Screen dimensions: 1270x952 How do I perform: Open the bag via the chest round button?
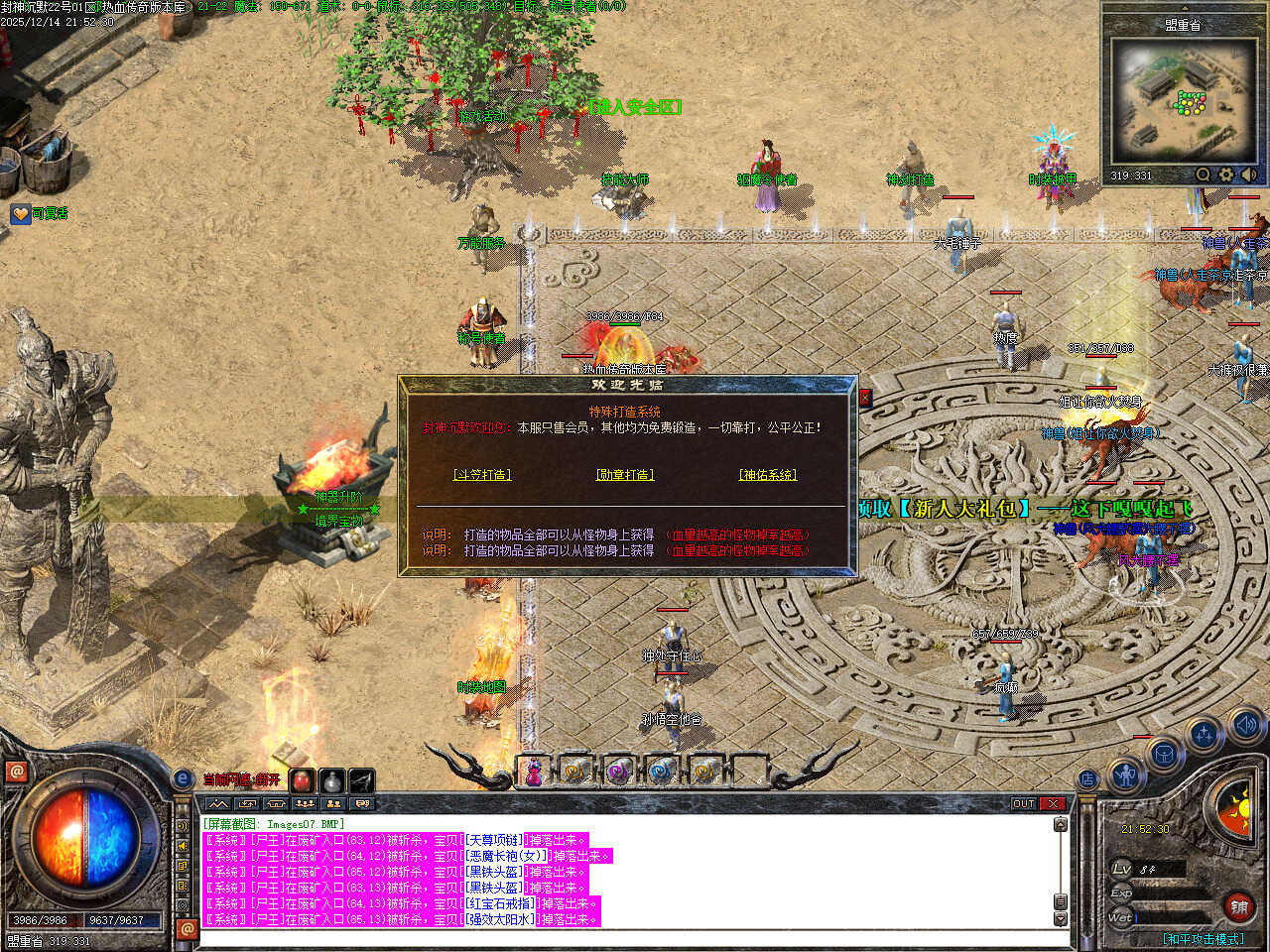coord(1164,755)
